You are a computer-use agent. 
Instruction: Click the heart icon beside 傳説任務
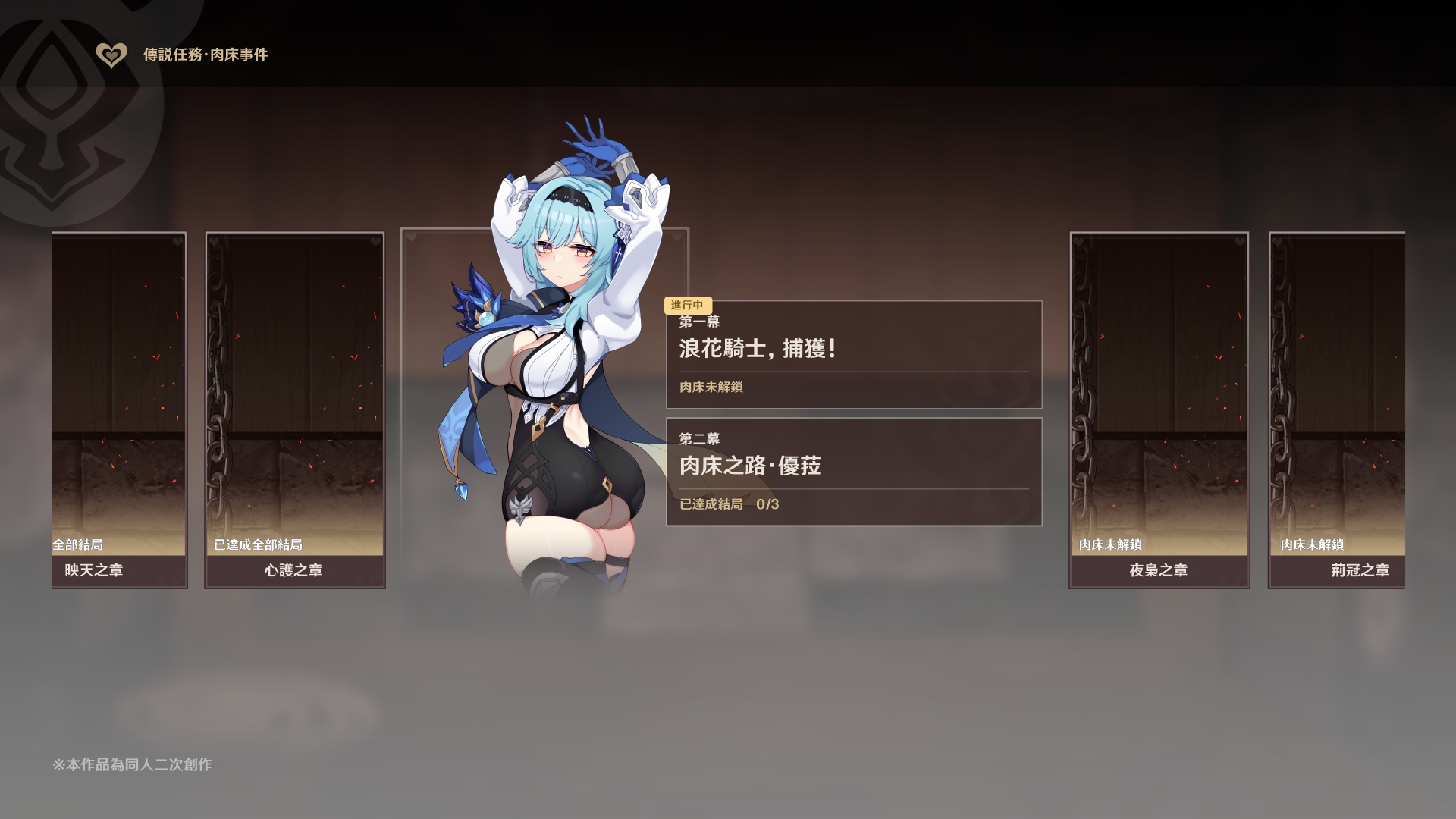click(x=111, y=55)
